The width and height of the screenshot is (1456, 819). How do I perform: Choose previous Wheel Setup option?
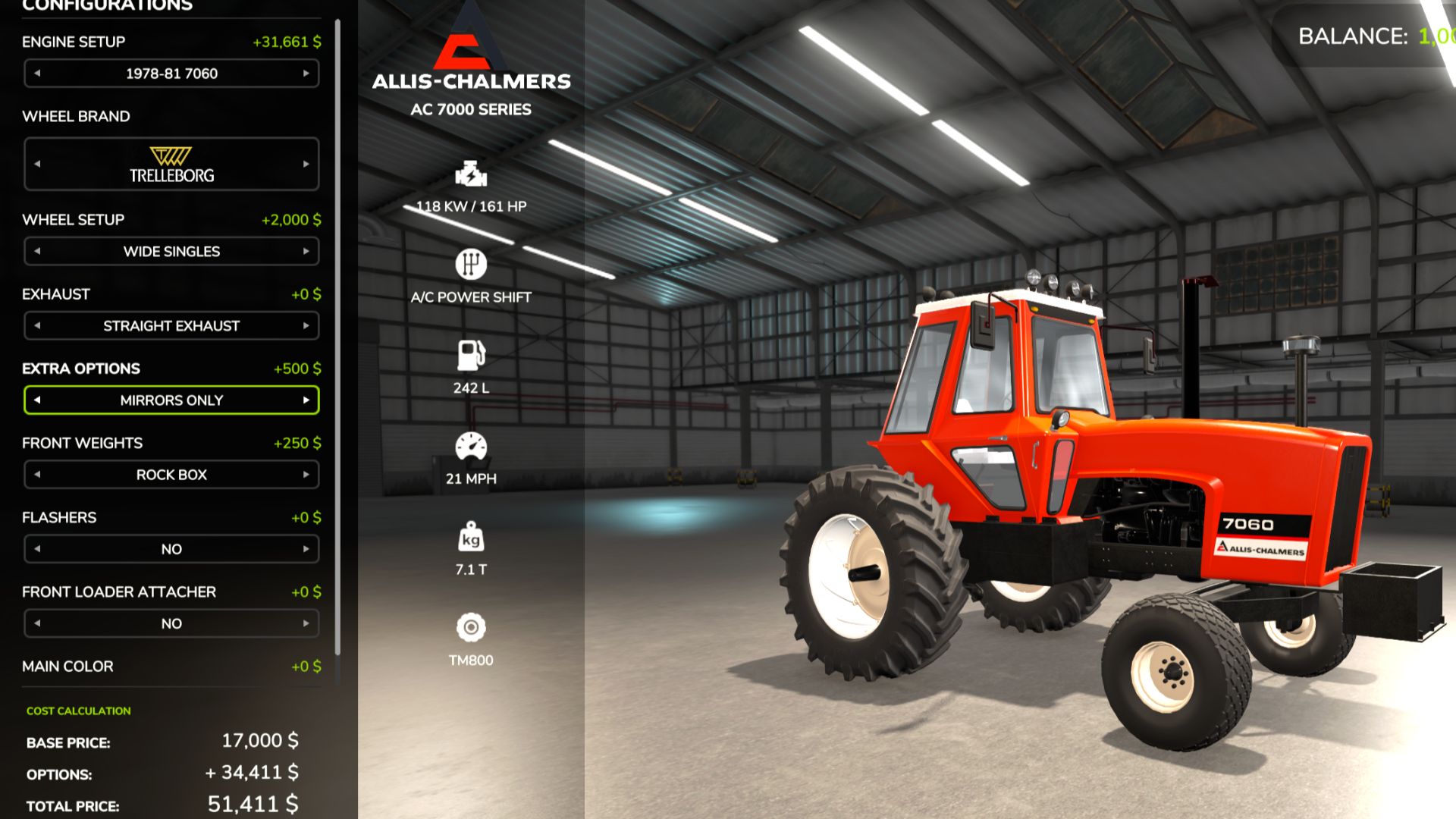pos(37,251)
